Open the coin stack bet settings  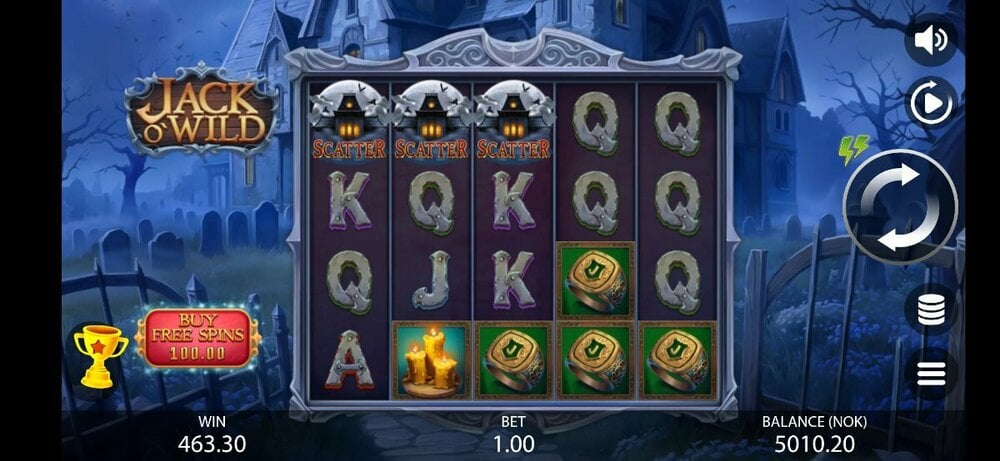pos(931,309)
